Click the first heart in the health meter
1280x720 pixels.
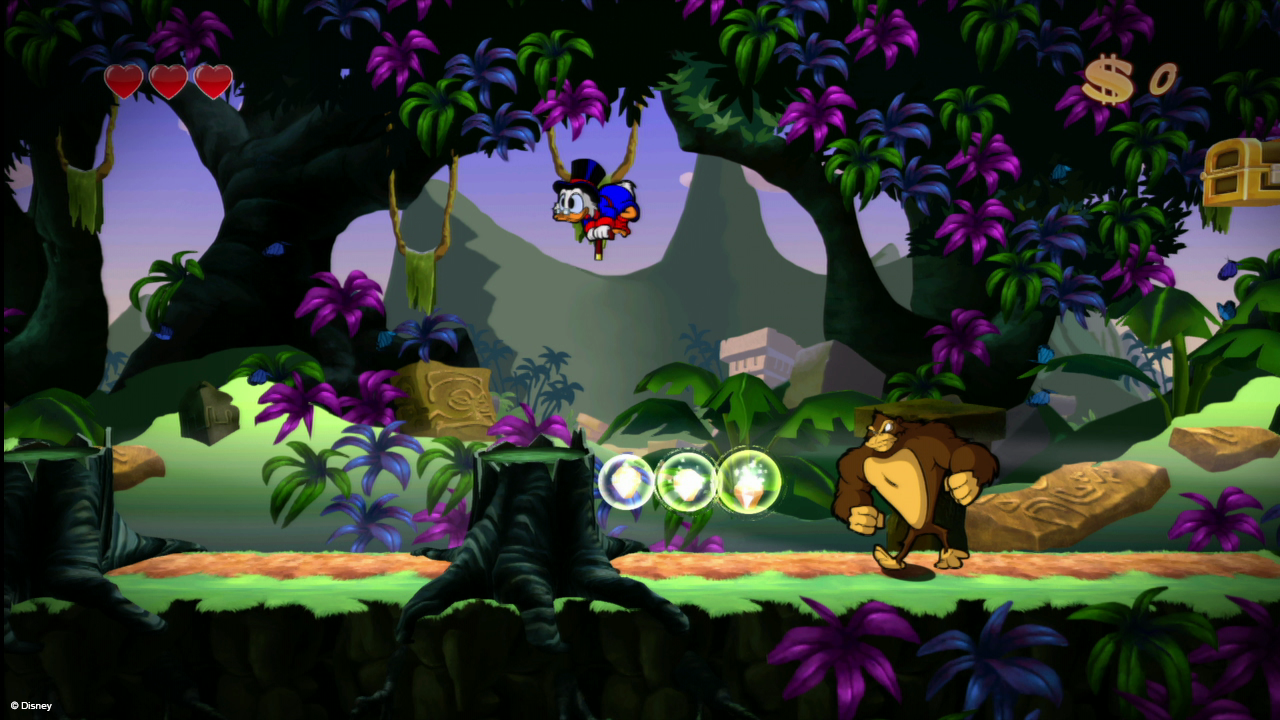click(122, 80)
